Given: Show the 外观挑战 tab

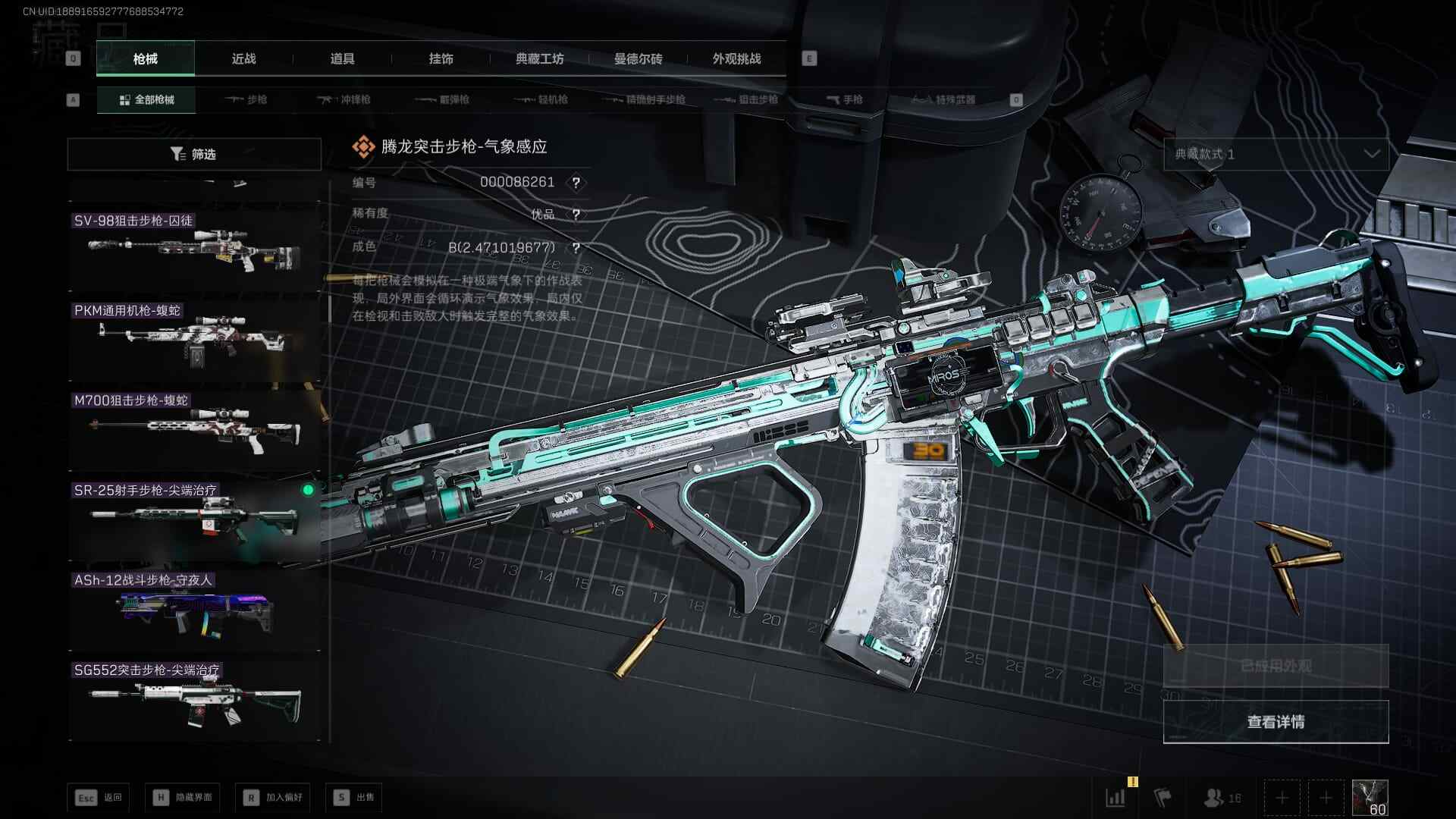Looking at the screenshot, I should tap(736, 59).
